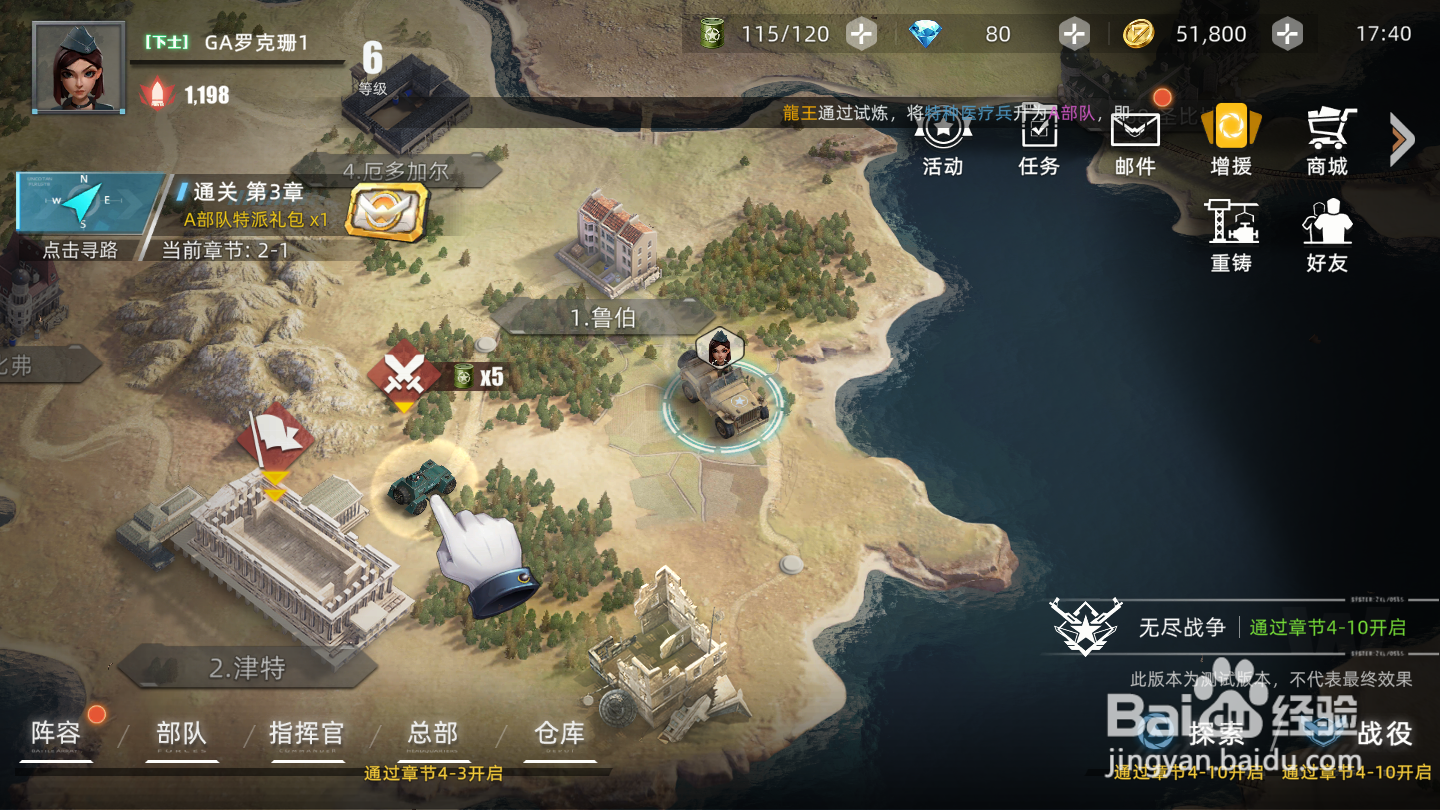
Task: Open the 任务 missions list
Action: [x=1039, y=143]
